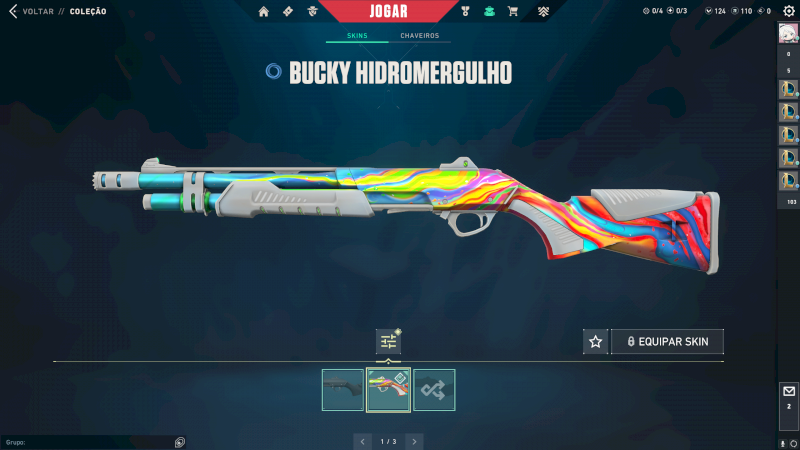Open the skin filter sliders button
This screenshot has height=450, width=800.
coord(388,342)
